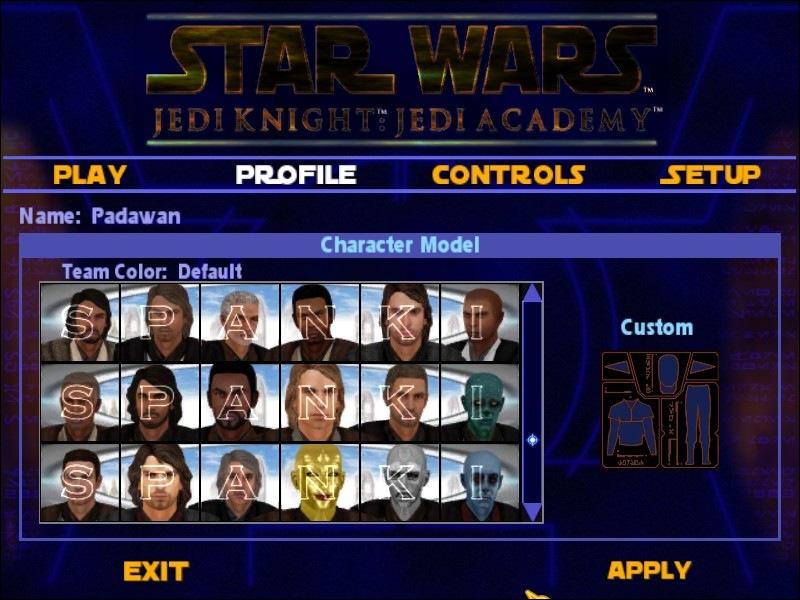Exit the game menu
This screenshot has height=600, width=800.
coord(156,572)
